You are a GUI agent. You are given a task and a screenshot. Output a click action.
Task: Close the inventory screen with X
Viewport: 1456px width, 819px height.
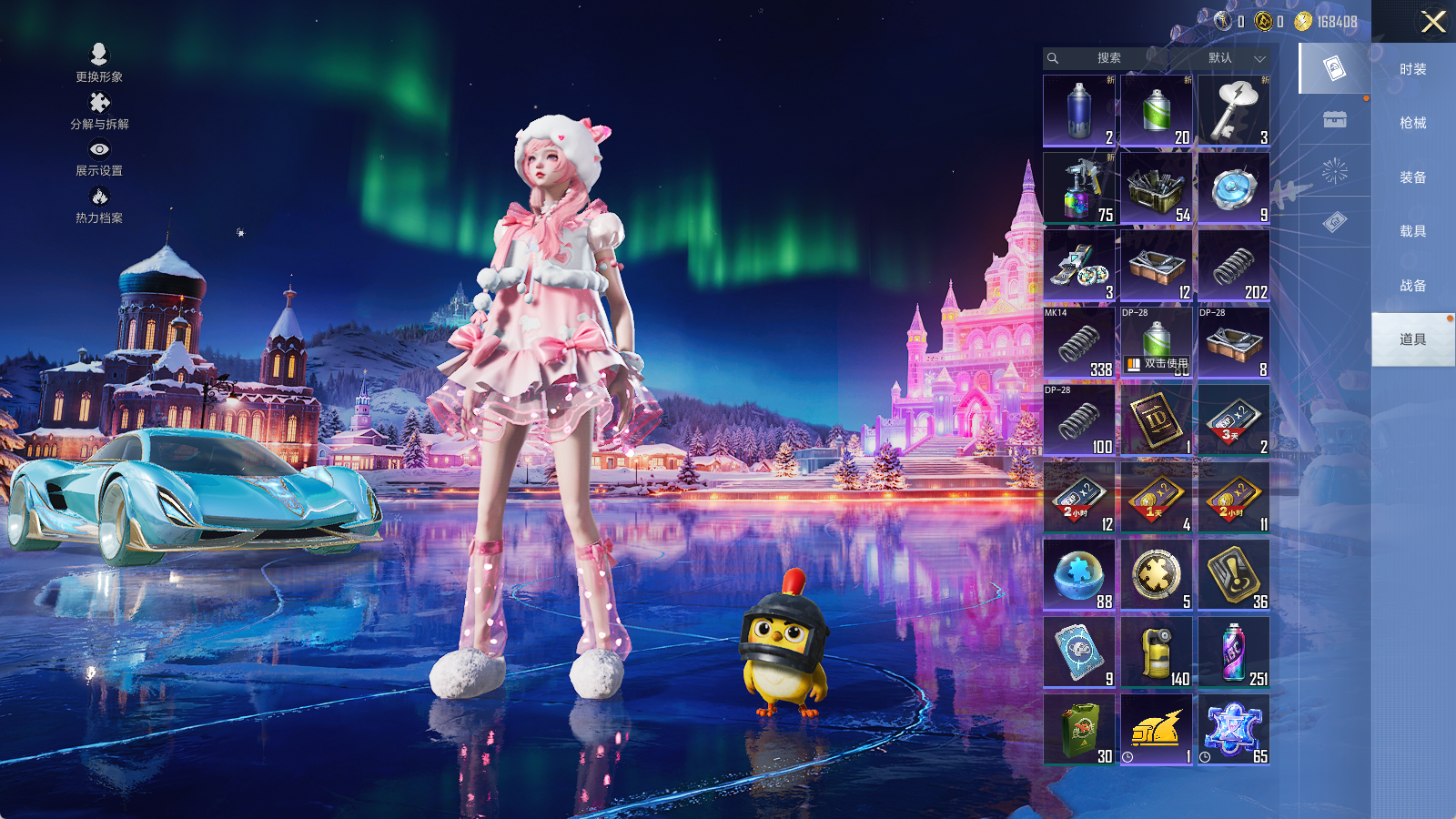[1433, 22]
